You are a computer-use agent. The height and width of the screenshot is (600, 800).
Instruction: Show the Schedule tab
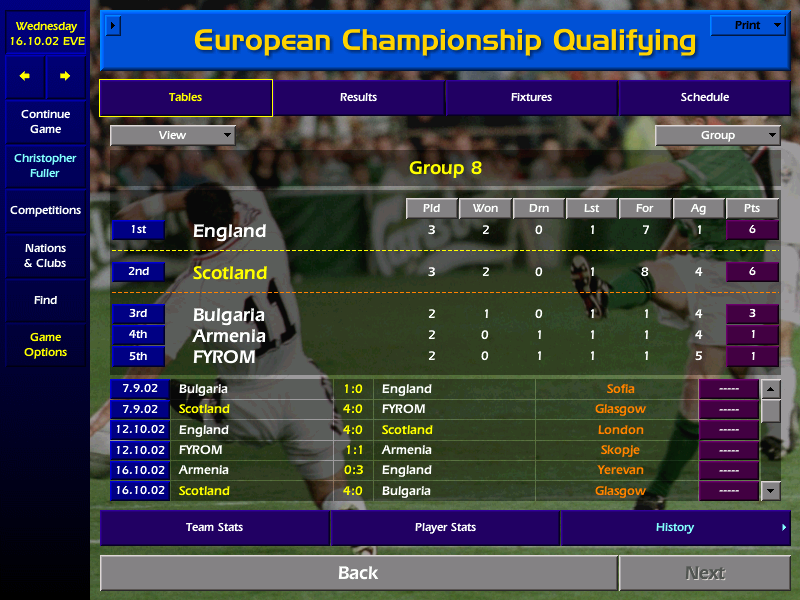pos(704,97)
